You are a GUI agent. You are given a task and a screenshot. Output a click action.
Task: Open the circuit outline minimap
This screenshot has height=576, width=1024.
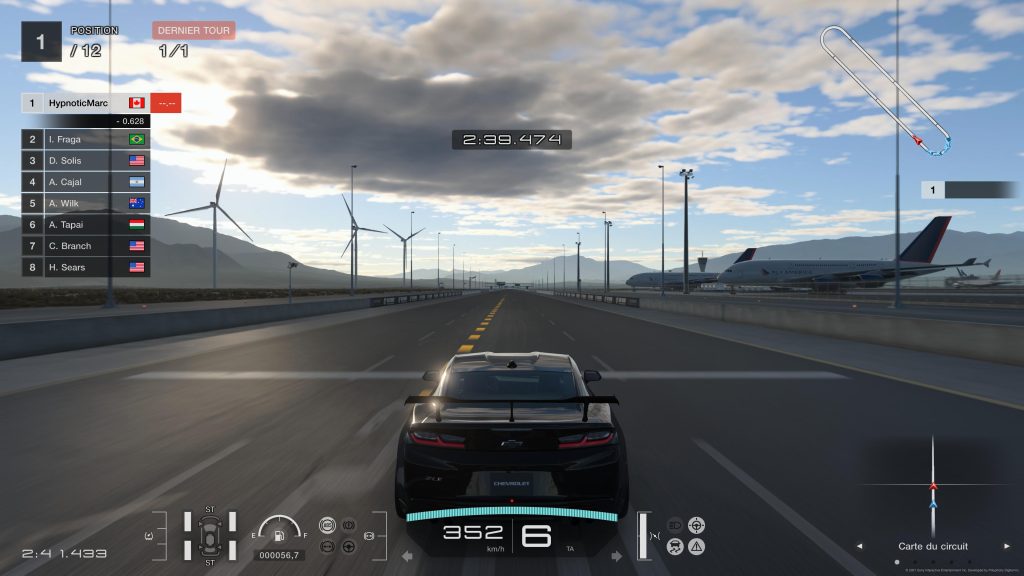[x=886, y=90]
